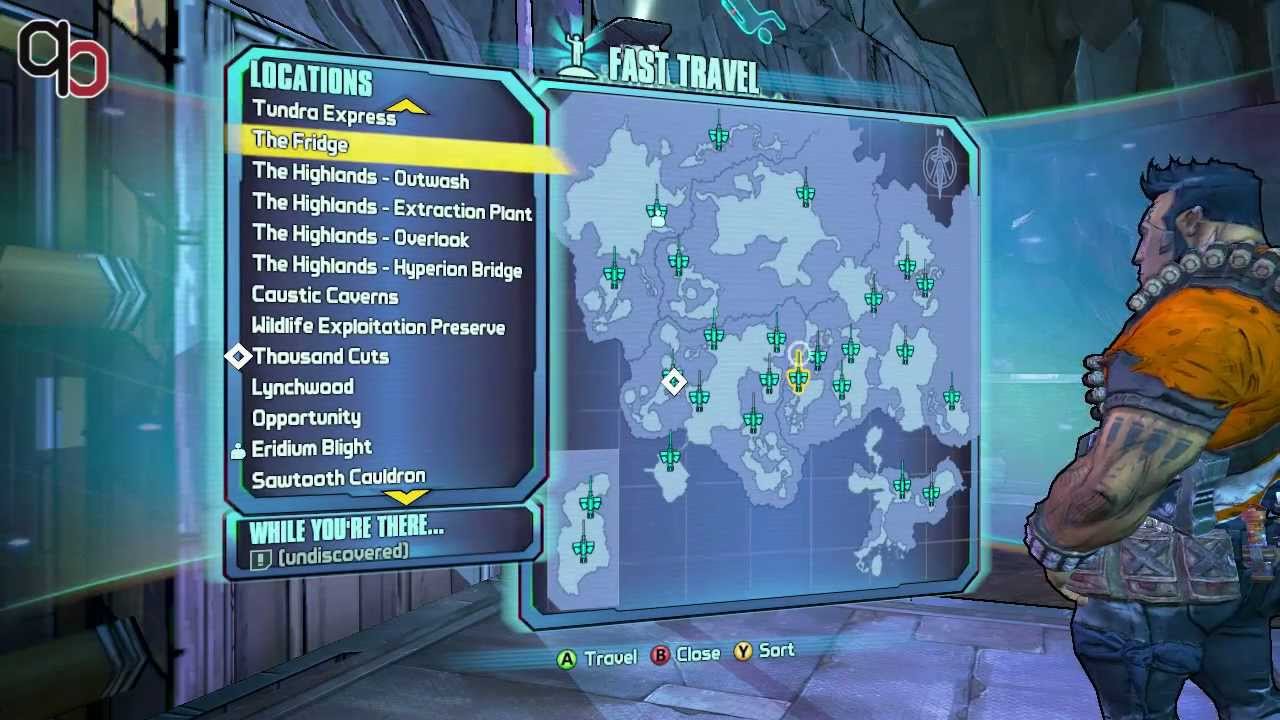
Task: Select Tundra Express from the locations list
Action: click(x=324, y=114)
